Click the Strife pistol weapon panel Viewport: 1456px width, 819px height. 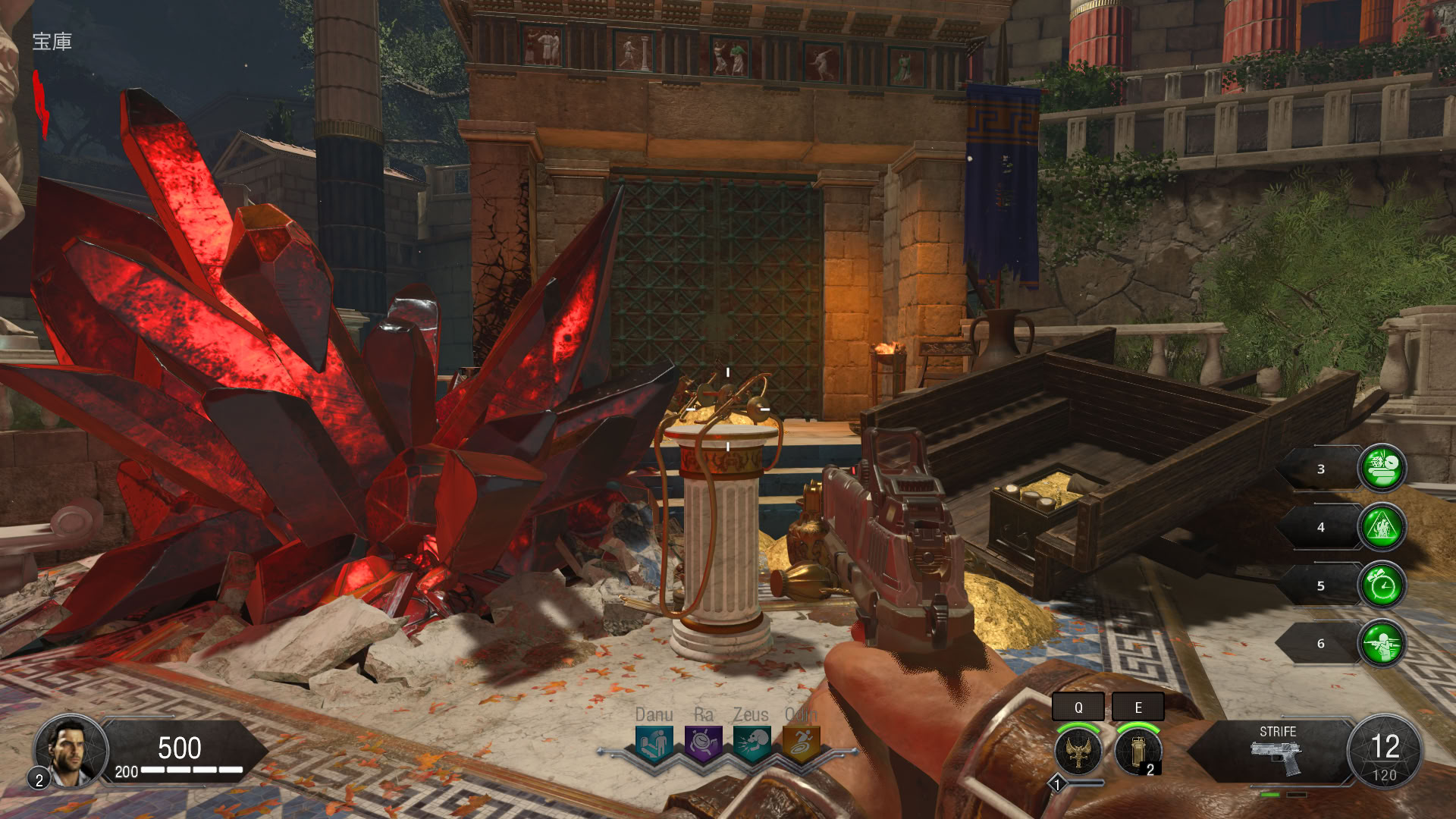pos(1277,751)
